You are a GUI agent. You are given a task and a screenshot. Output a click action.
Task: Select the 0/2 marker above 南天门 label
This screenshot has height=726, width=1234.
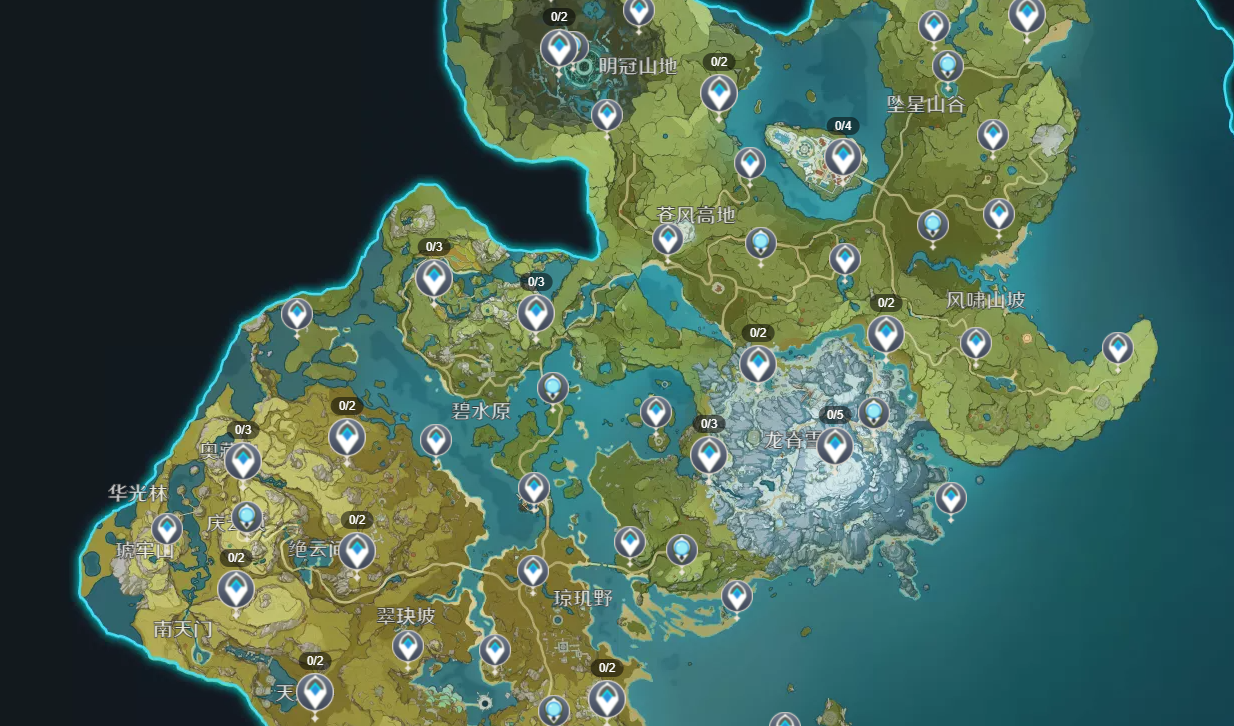click(x=236, y=589)
